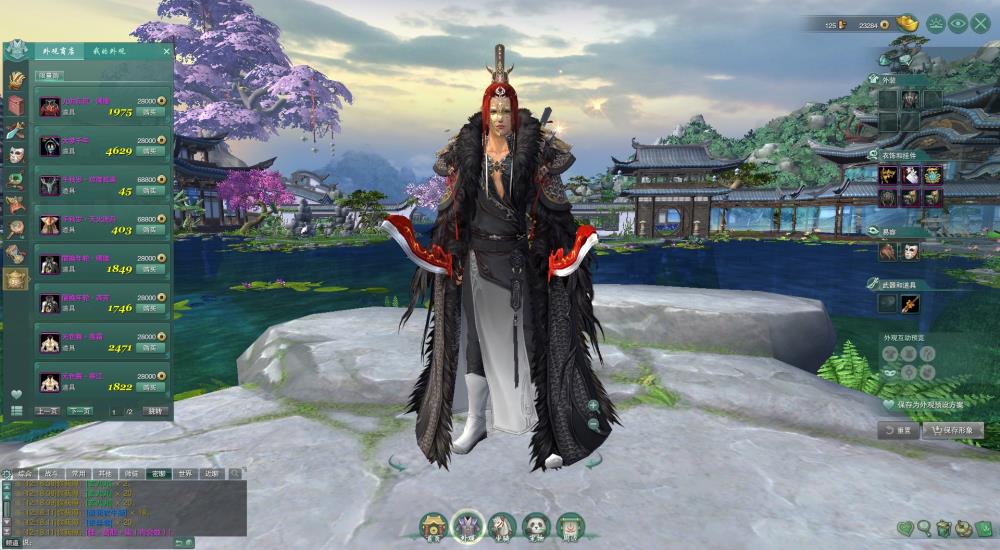1000x550 pixels.
Task: Close the appearance shop panel
Action: [x=166, y=51]
